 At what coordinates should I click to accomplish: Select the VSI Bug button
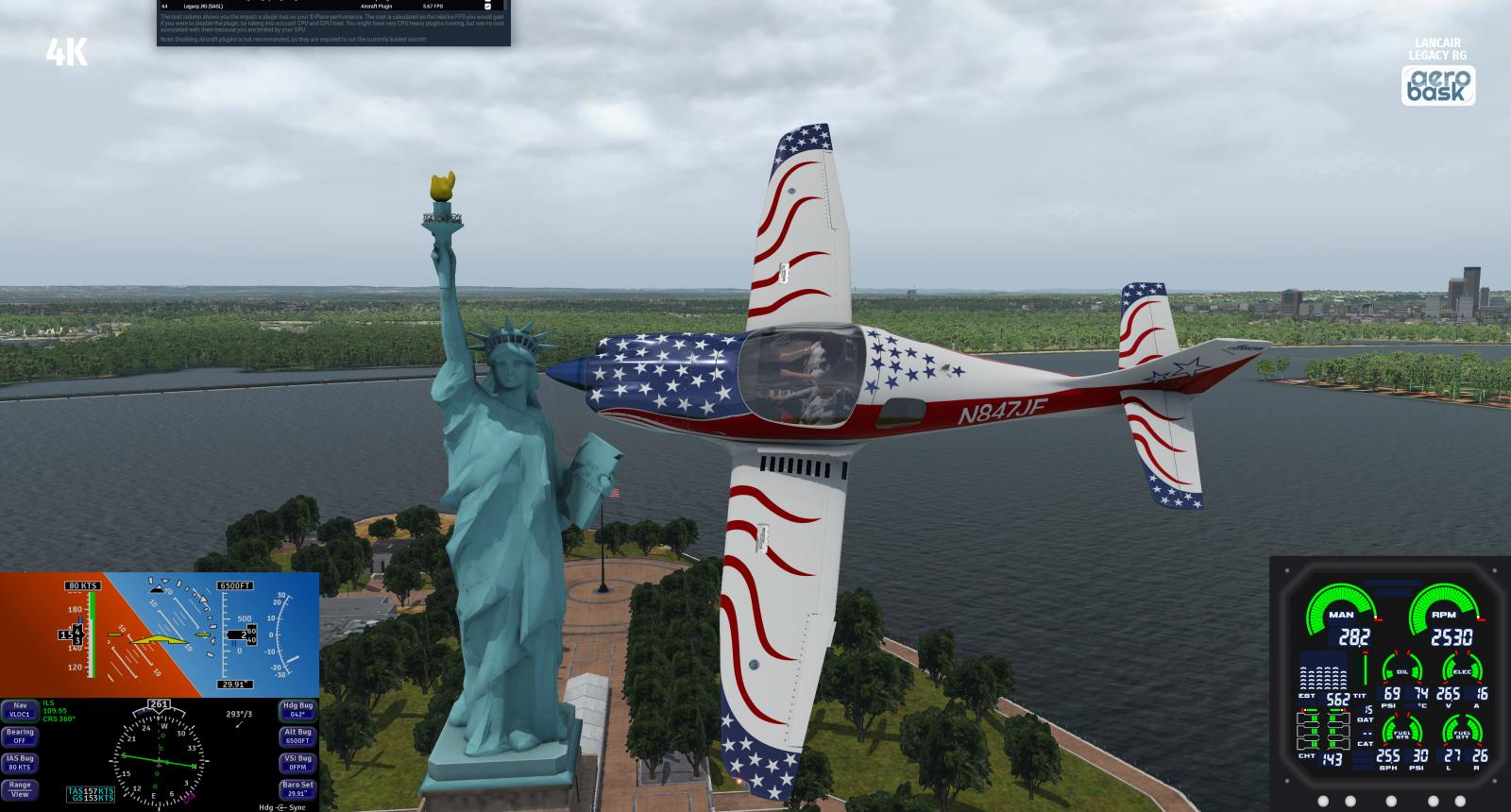(x=297, y=763)
